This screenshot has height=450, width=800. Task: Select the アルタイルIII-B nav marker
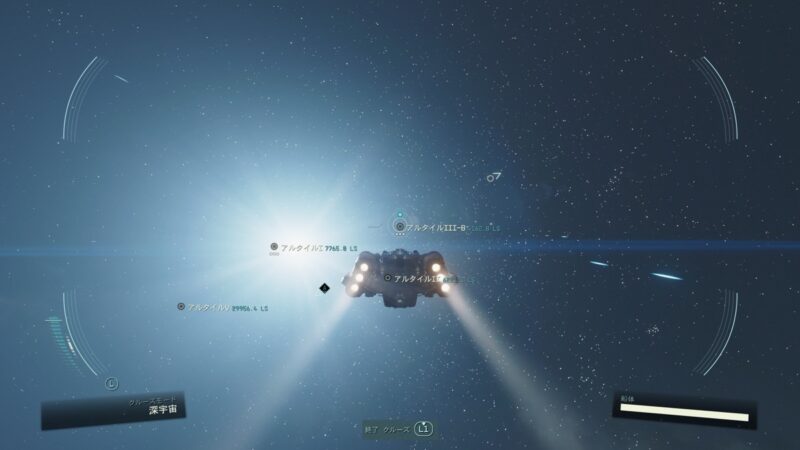[400, 227]
